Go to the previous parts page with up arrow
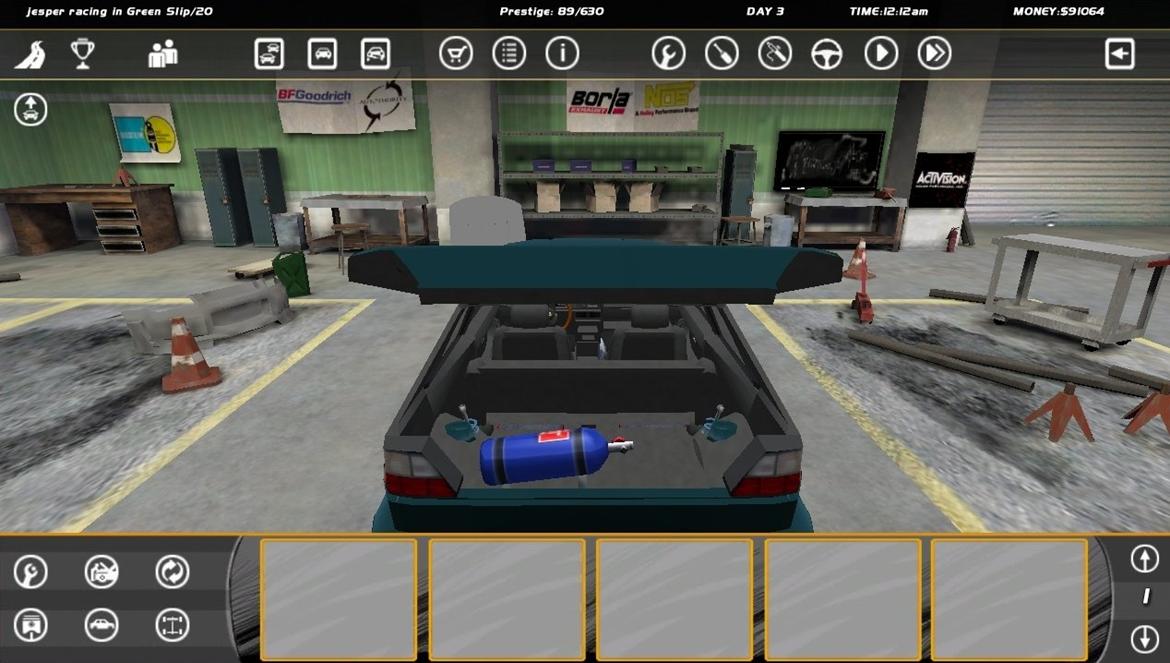 pyautogui.click(x=1144, y=559)
